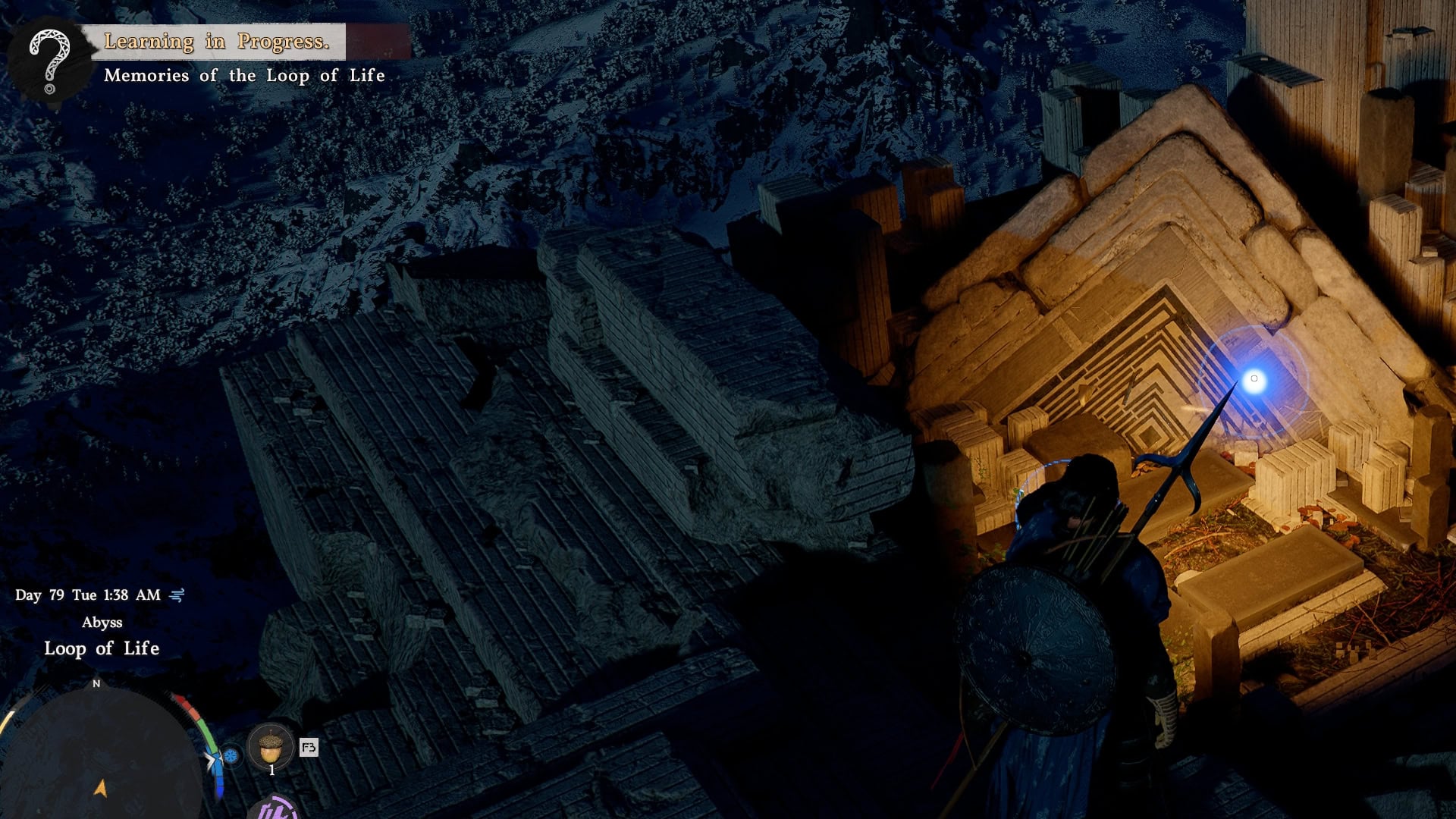
Task: Open the question mark knowledge icon
Action: tap(50, 59)
